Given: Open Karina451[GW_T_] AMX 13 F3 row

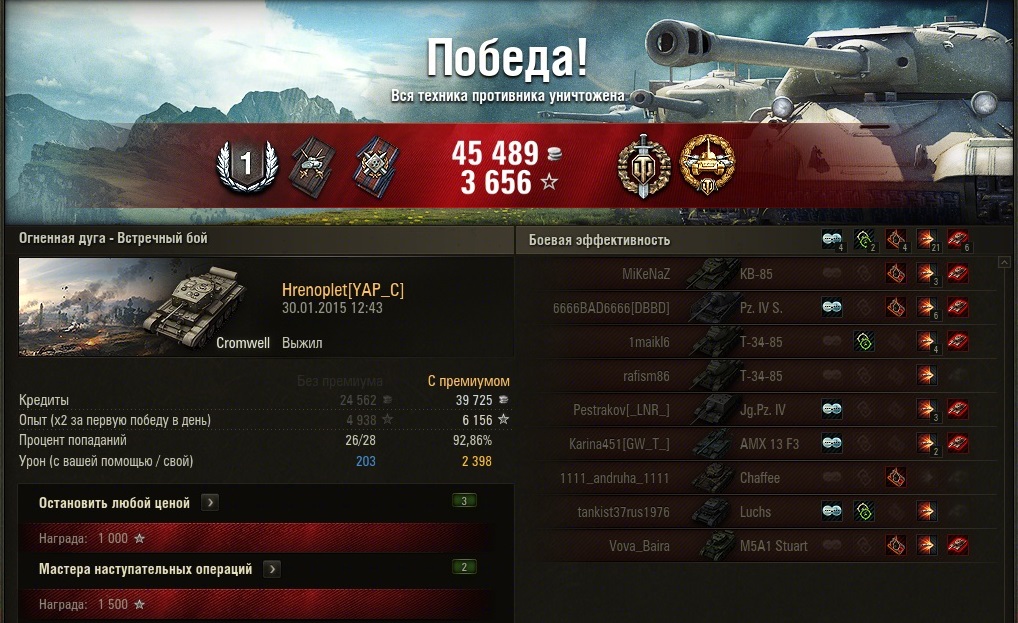Looking at the screenshot, I should 755,443.
